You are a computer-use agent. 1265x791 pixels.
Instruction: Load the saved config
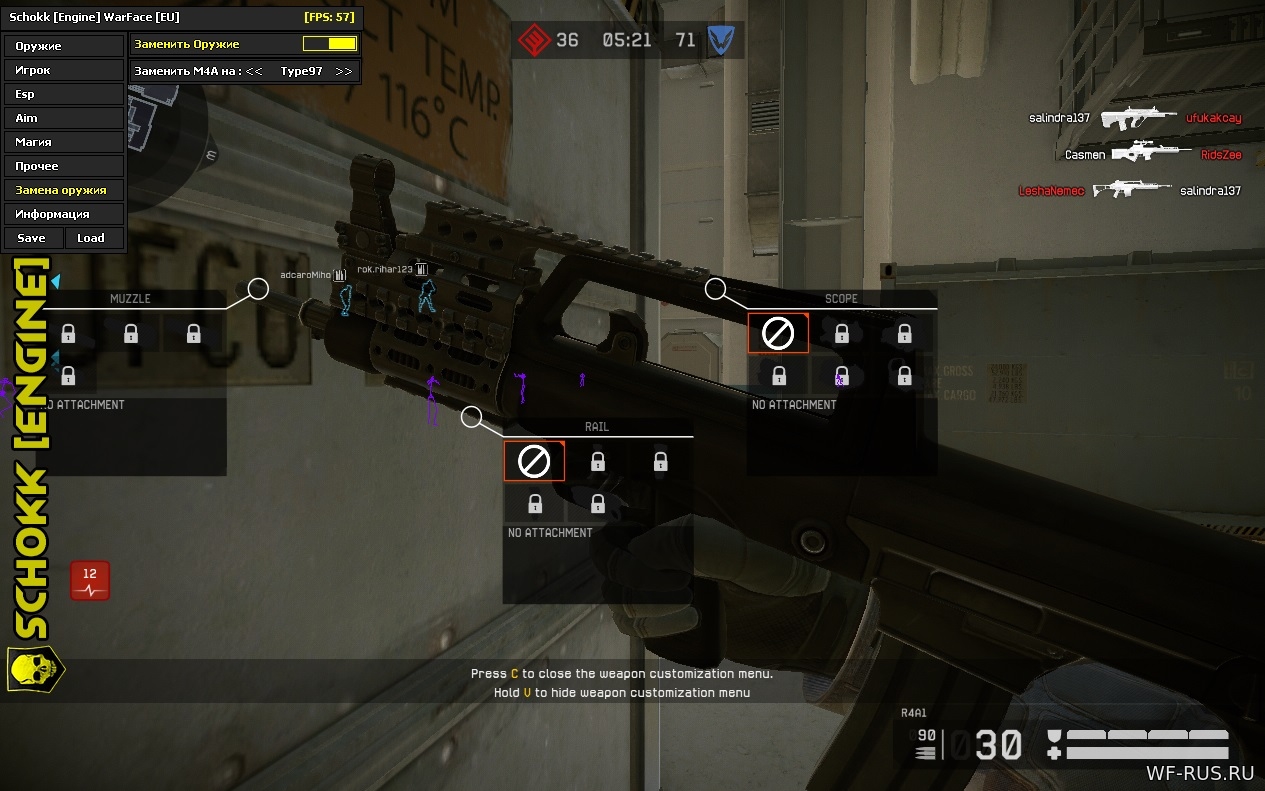pos(92,238)
